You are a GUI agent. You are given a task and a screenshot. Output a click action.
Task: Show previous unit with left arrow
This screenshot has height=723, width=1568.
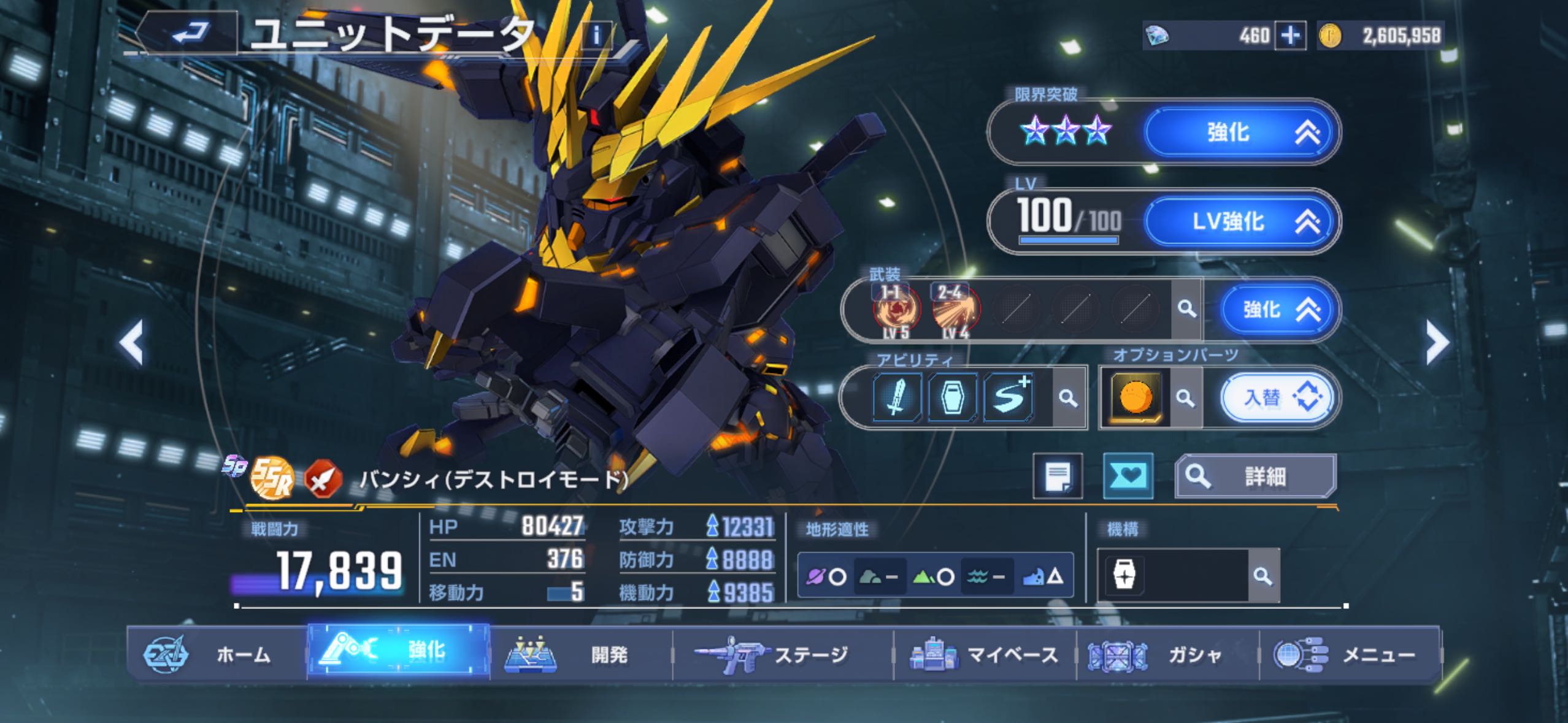(x=131, y=342)
